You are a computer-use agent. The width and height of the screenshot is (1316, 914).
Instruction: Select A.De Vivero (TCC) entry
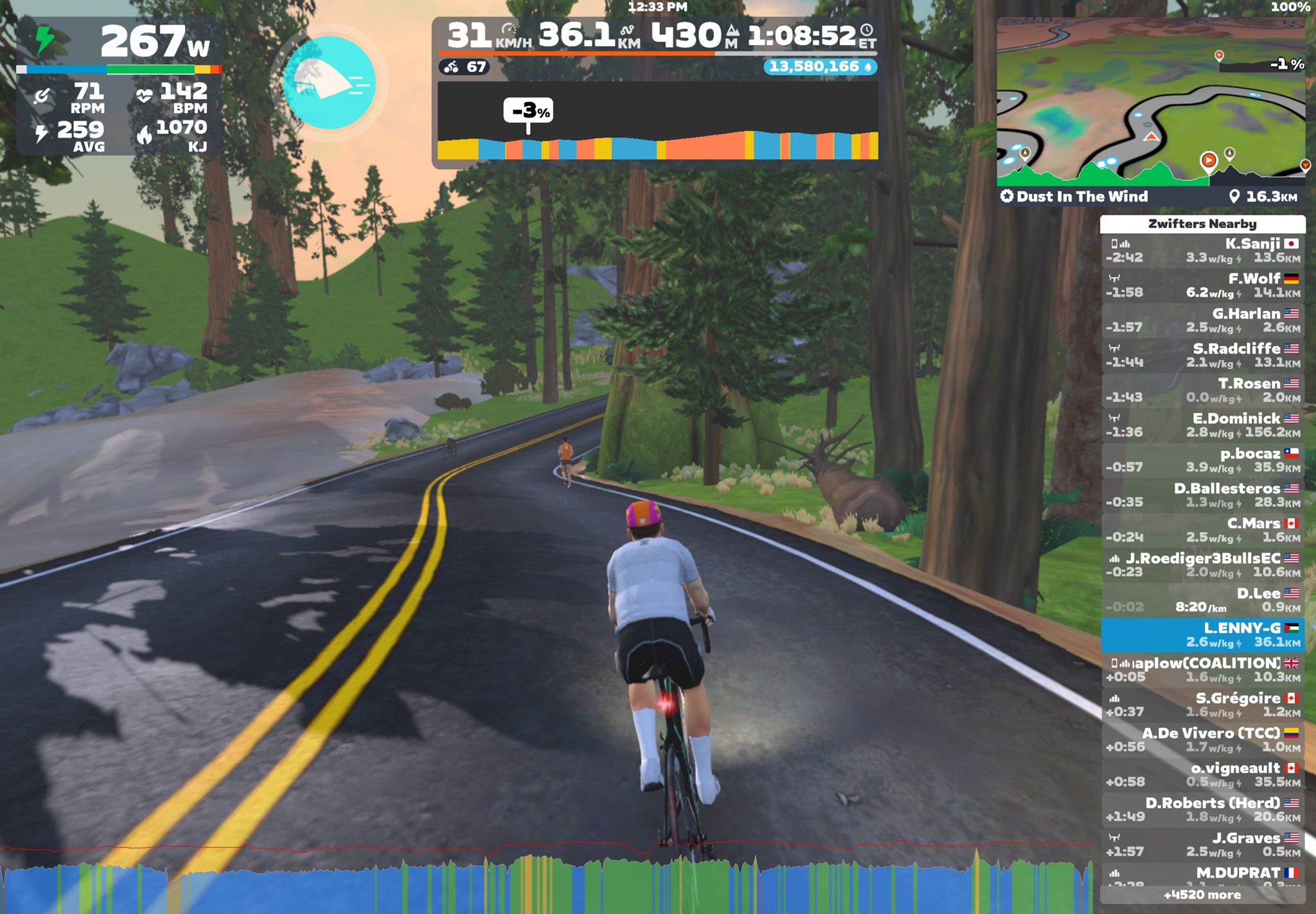click(1202, 739)
